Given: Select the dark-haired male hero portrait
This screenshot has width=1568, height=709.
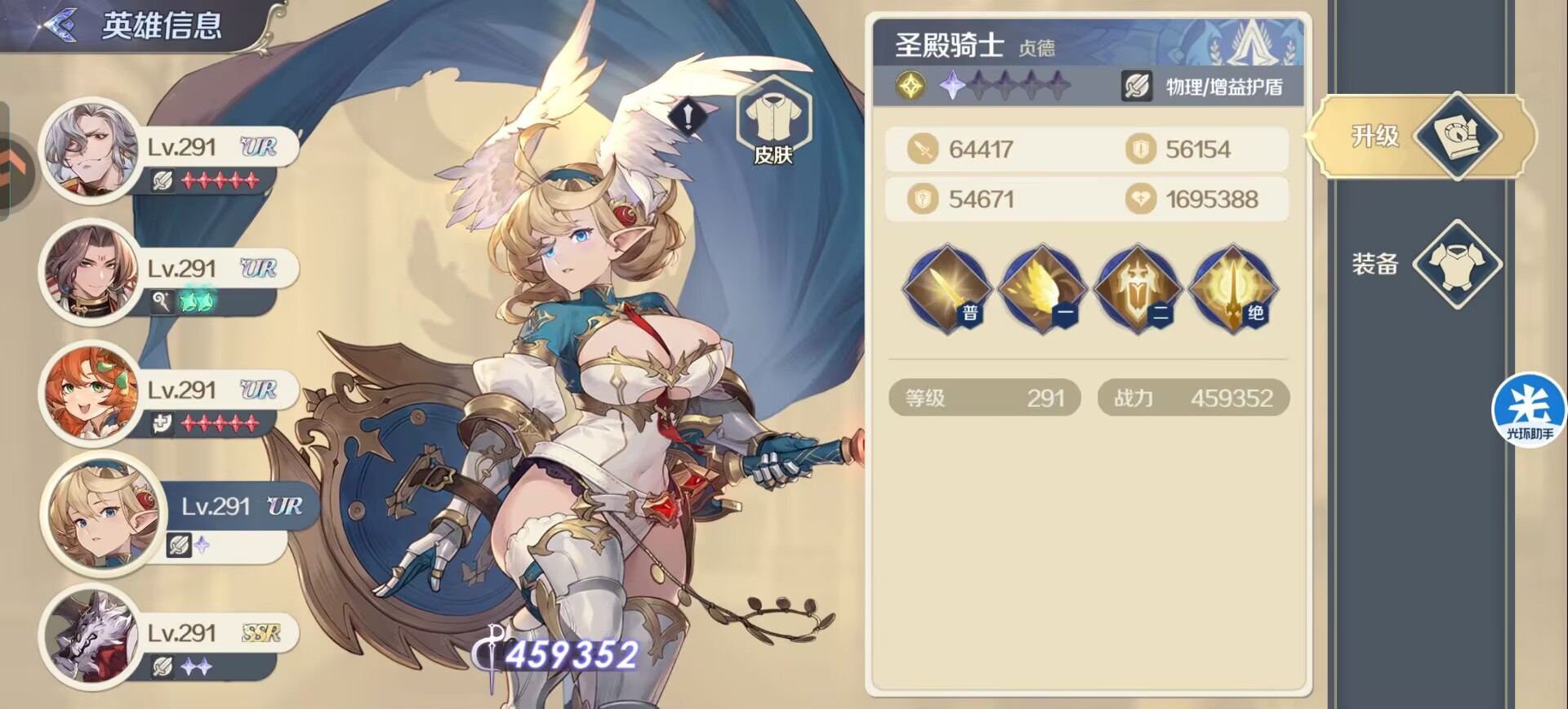Looking at the screenshot, I should pyautogui.click(x=90, y=272).
